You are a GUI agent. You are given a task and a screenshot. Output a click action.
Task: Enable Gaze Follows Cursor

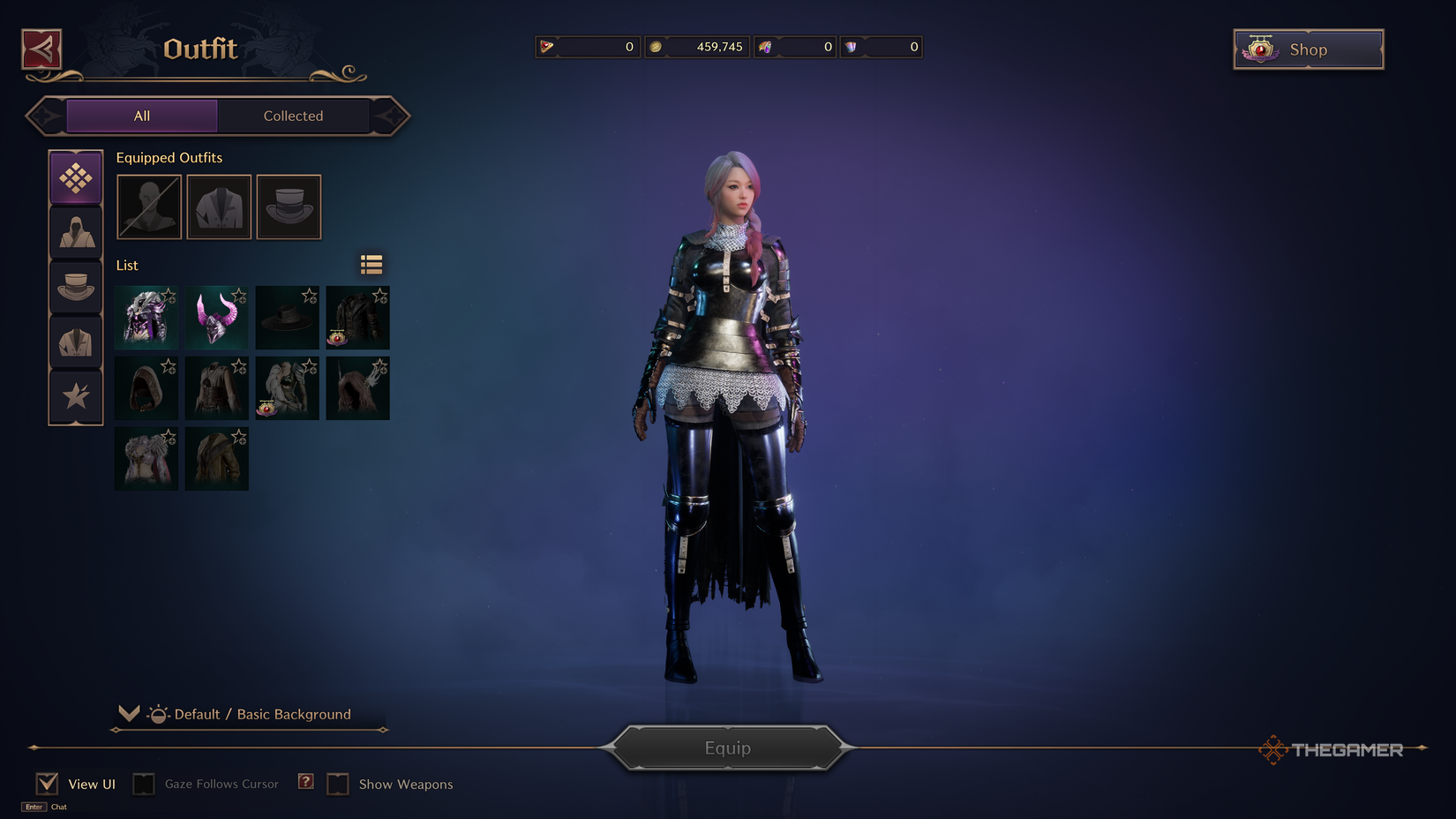(143, 783)
